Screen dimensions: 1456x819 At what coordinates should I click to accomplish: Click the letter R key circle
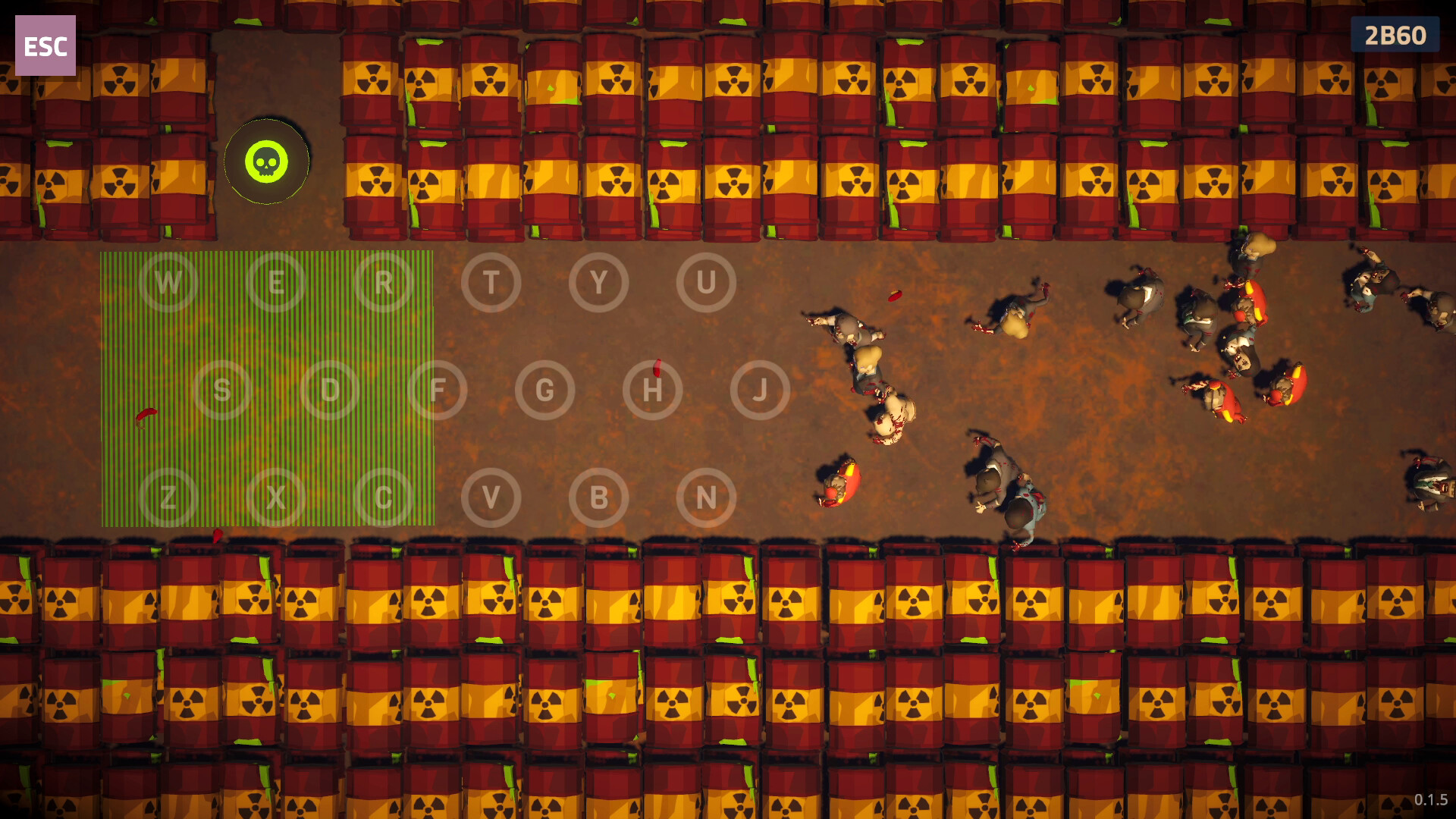pyautogui.click(x=384, y=281)
